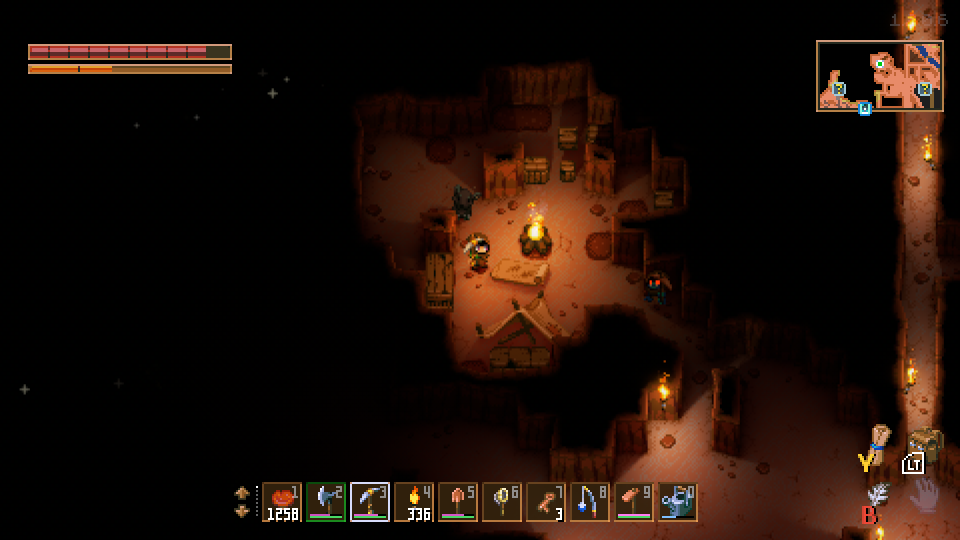Open the cave minimap
The height and width of the screenshot is (540, 960).
(x=879, y=76)
